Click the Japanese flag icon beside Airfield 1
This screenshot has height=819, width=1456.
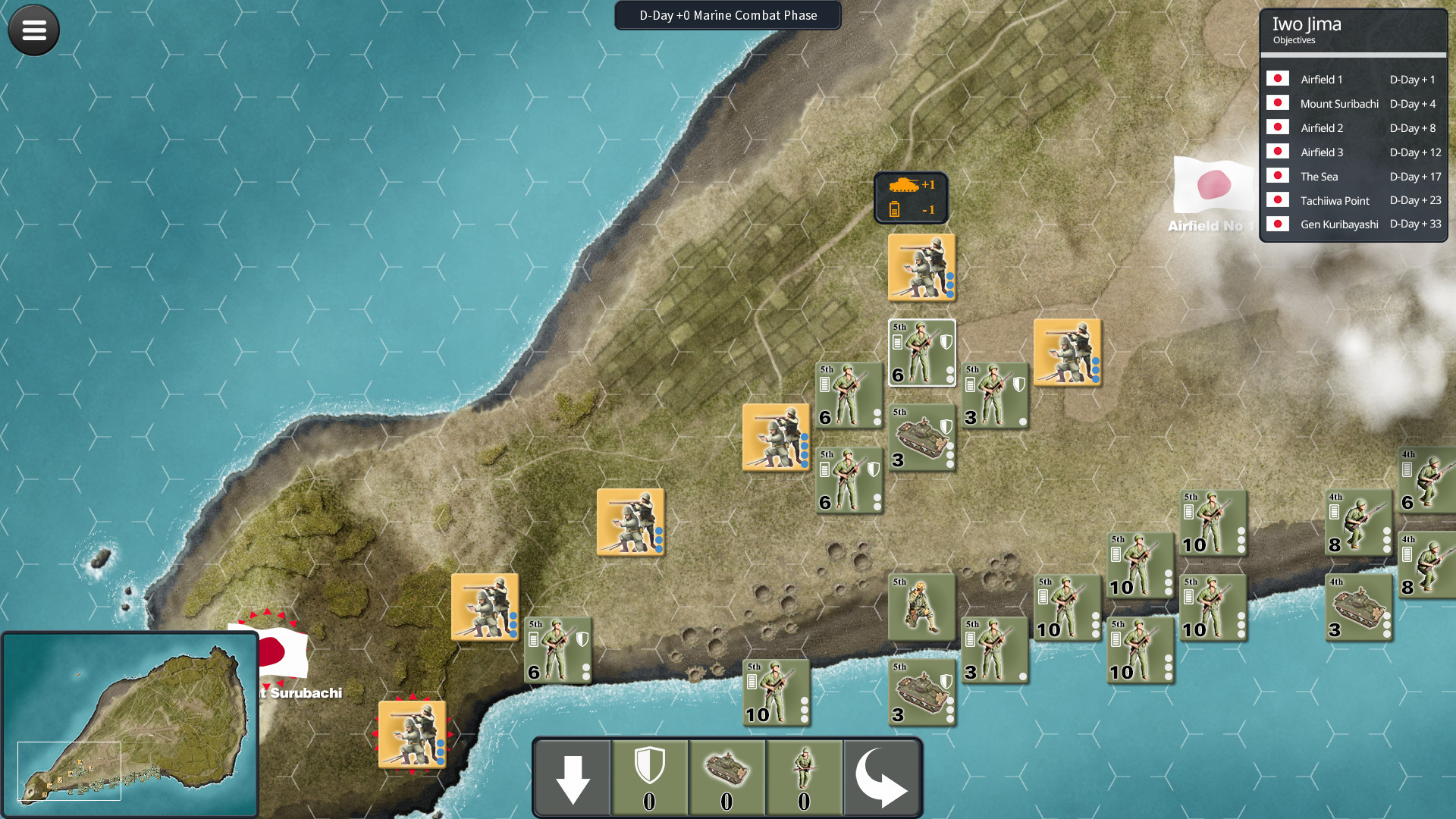1278,78
